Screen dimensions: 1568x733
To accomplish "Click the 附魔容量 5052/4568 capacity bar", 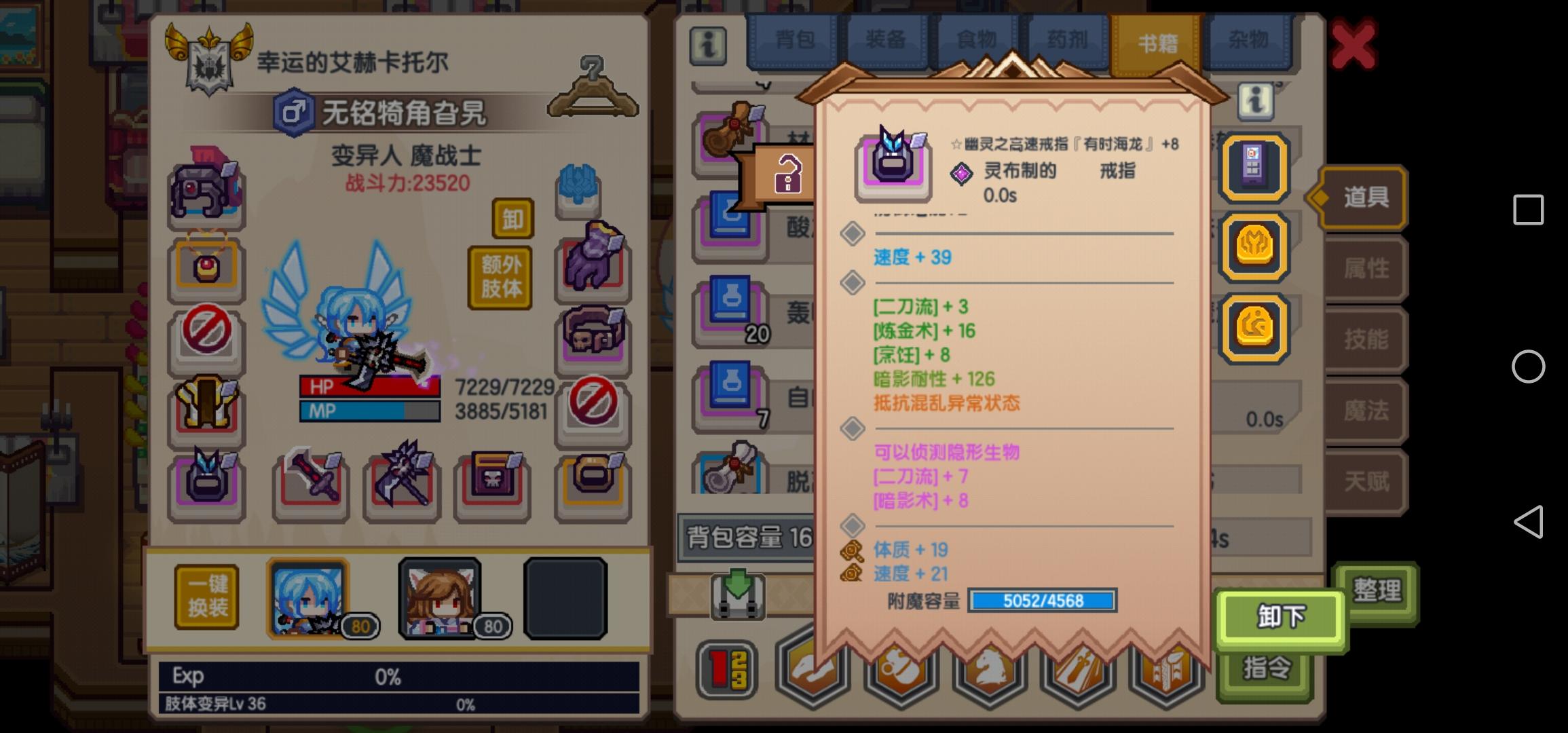I will point(1043,601).
